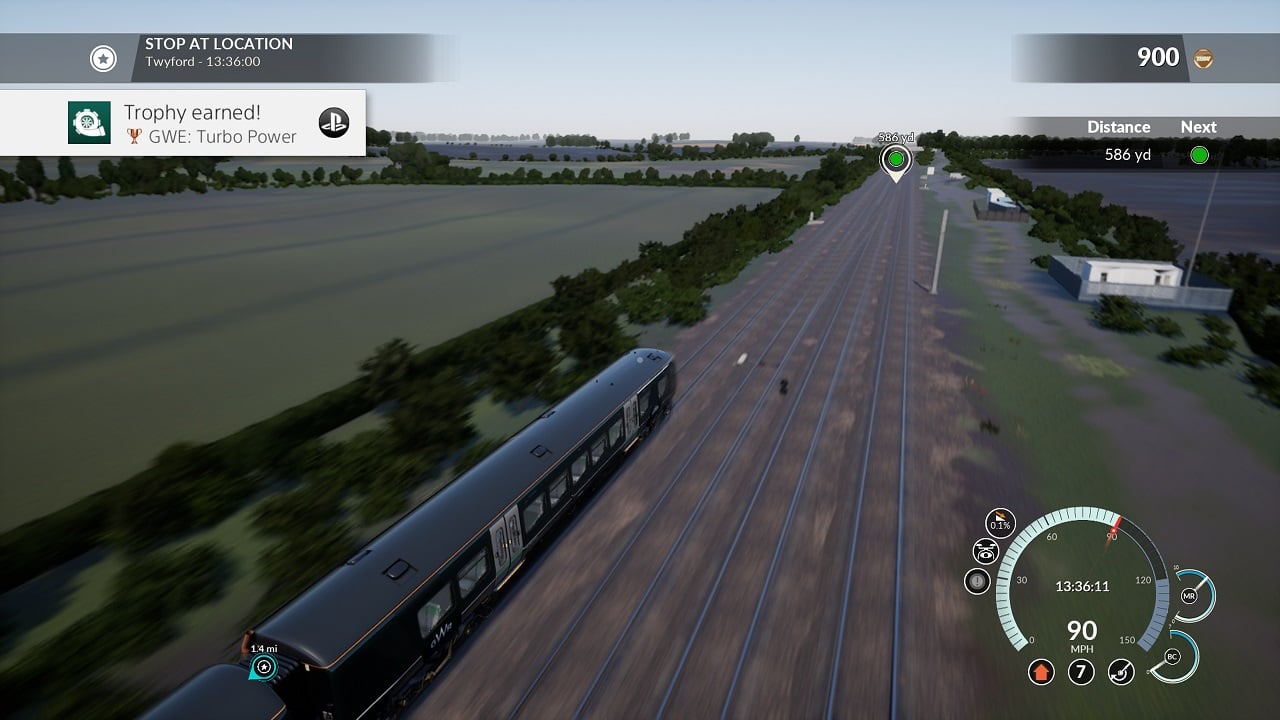Select the star stop marker above the train
The height and width of the screenshot is (720, 1280).
coord(264,667)
